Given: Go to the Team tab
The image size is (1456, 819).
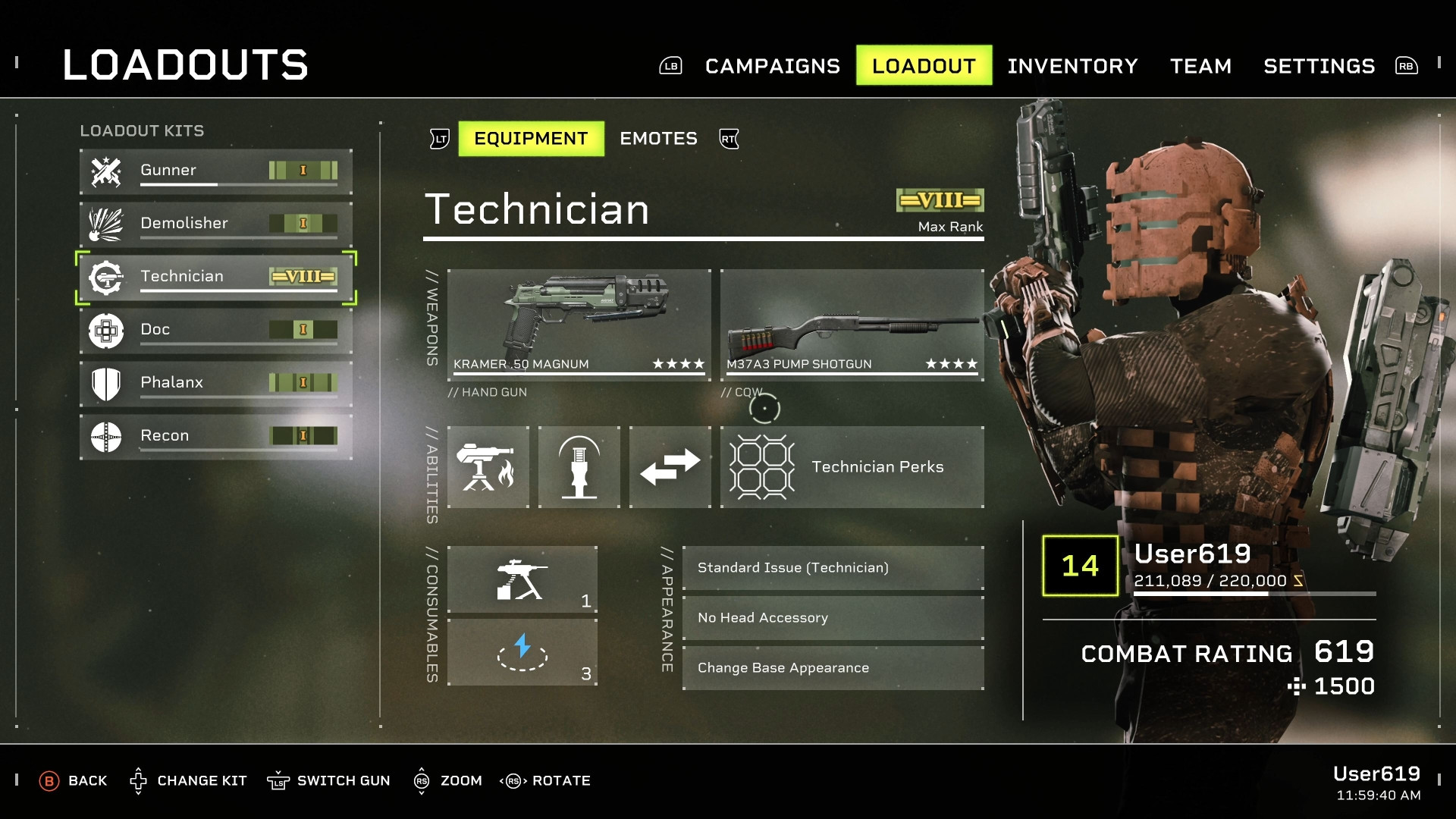Looking at the screenshot, I should (x=1200, y=66).
